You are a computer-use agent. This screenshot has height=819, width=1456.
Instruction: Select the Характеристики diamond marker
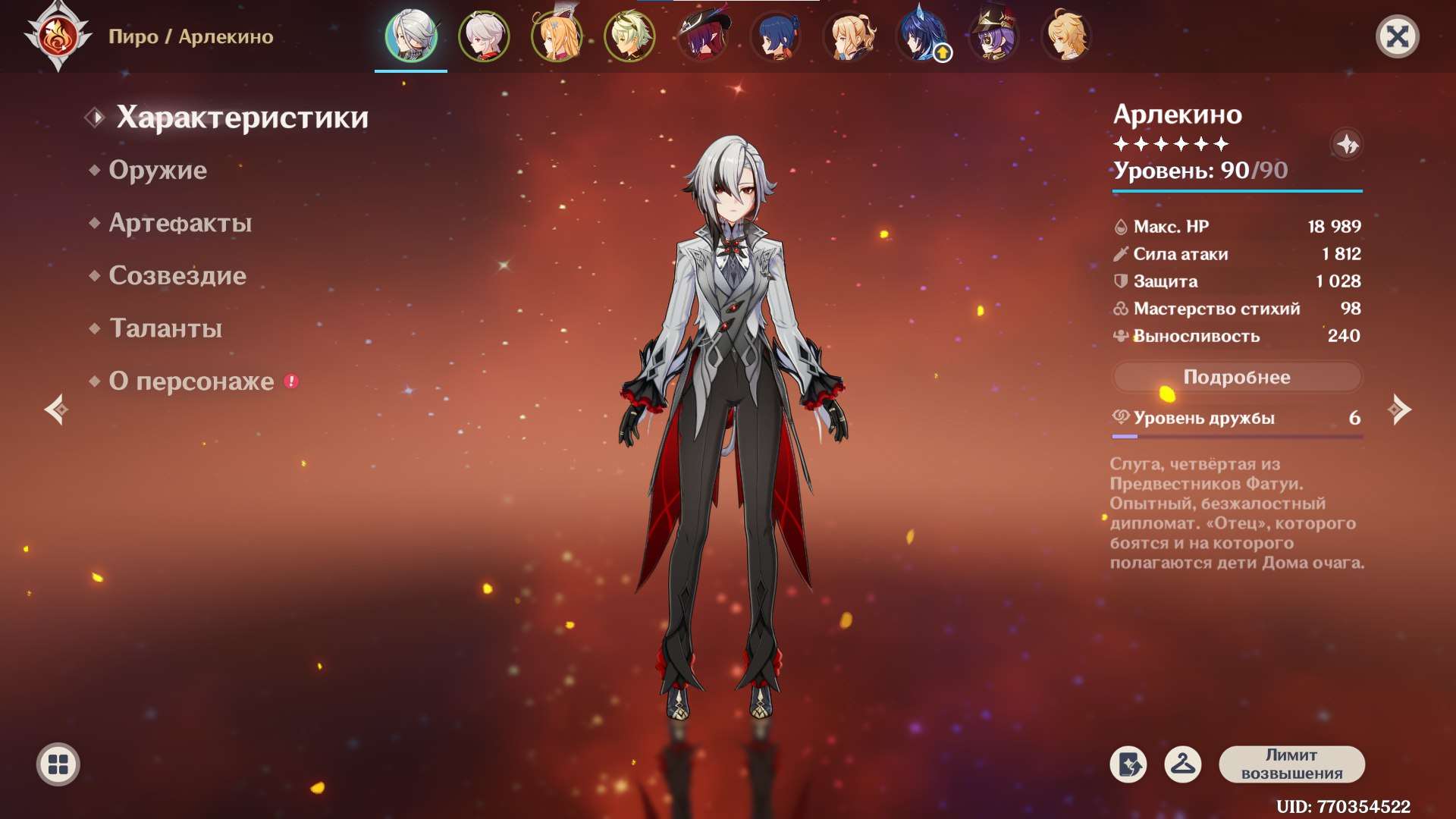96,117
